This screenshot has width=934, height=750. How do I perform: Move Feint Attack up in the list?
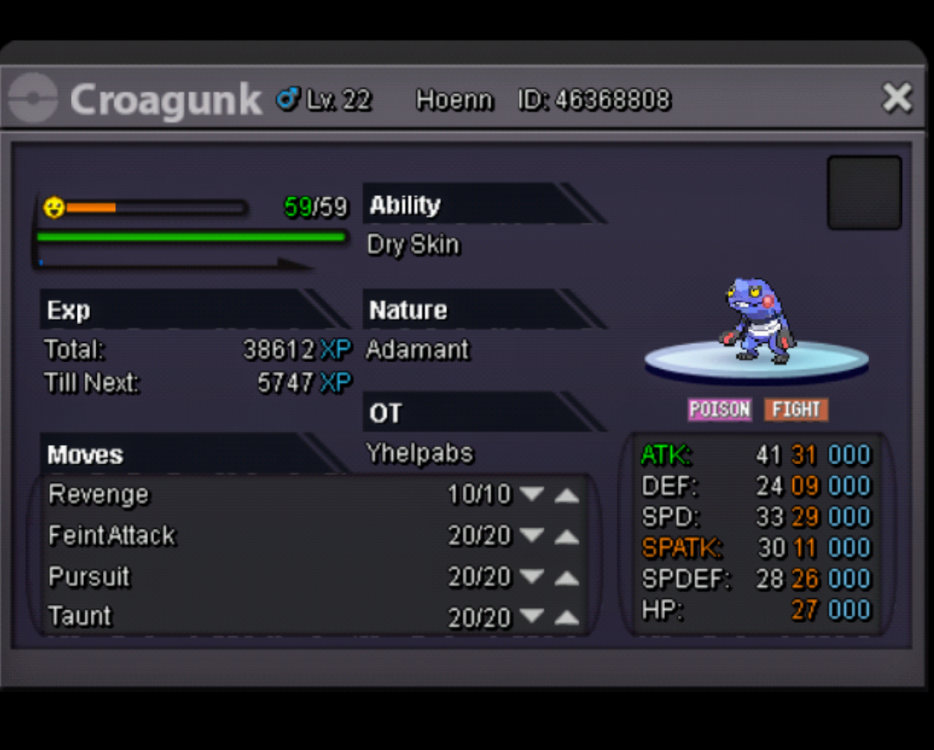pyautogui.click(x=567, y=536)
